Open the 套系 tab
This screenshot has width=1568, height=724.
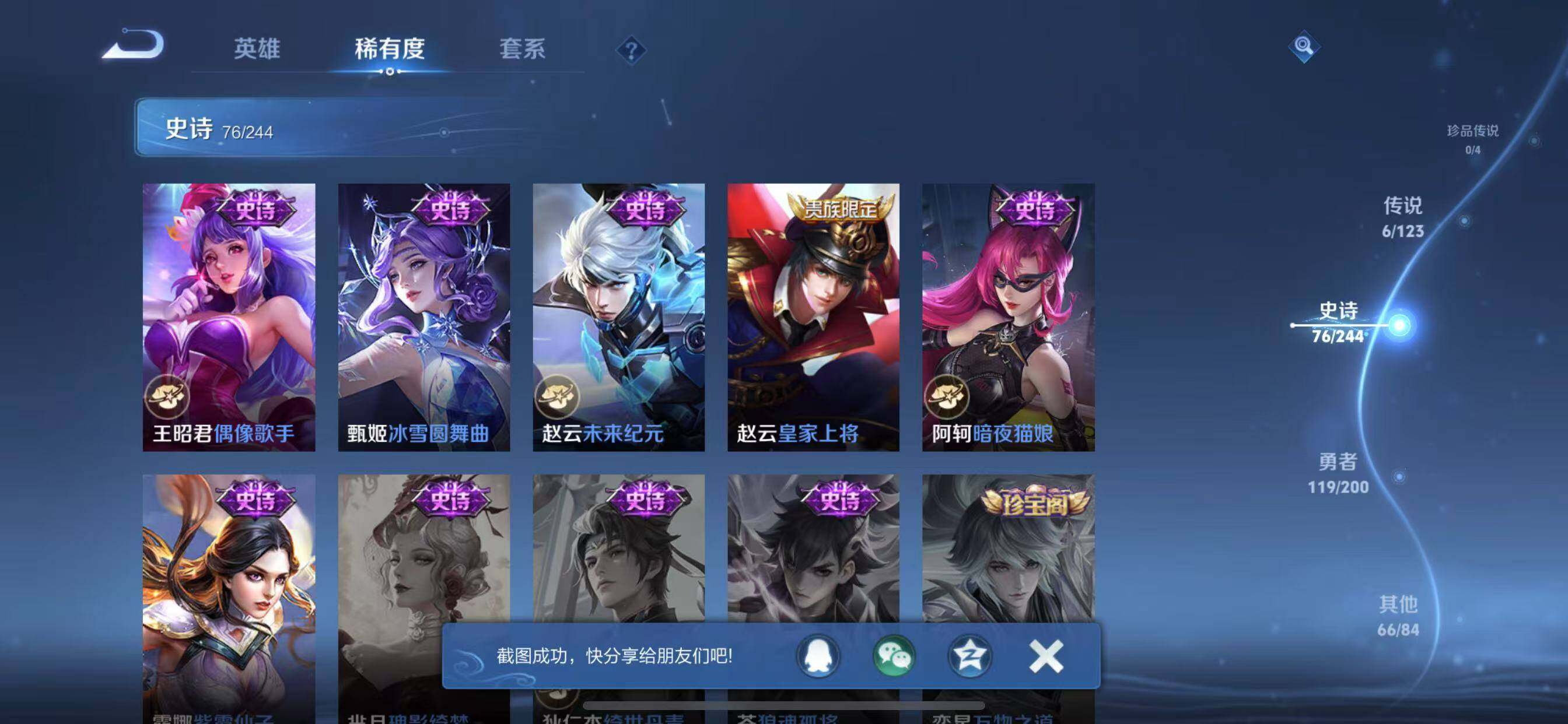click(522, 48)
